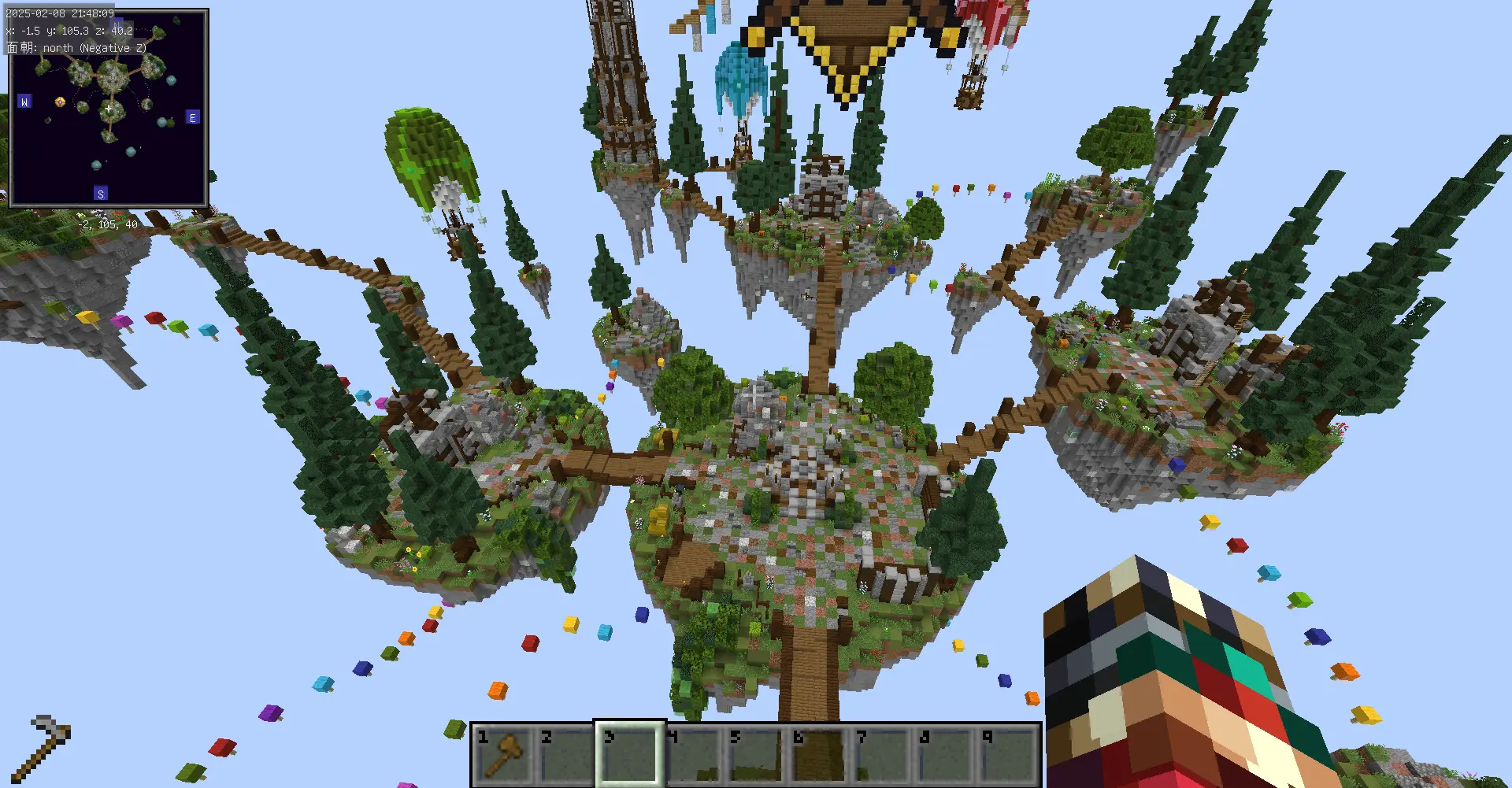
Task: Click the gray orb icon left of the minimap center
Action: click(x=47, y=120)
